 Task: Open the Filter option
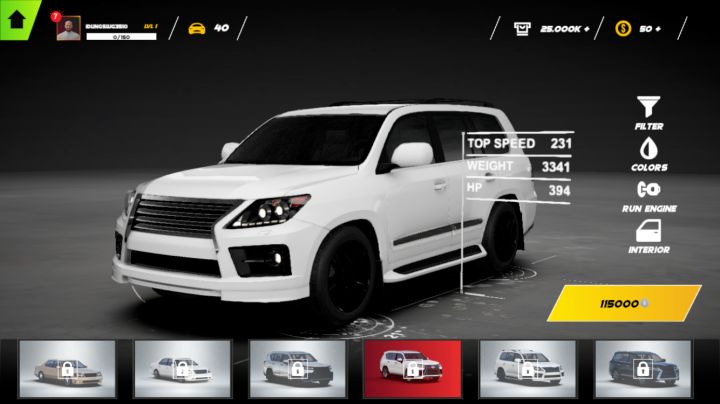648,109
